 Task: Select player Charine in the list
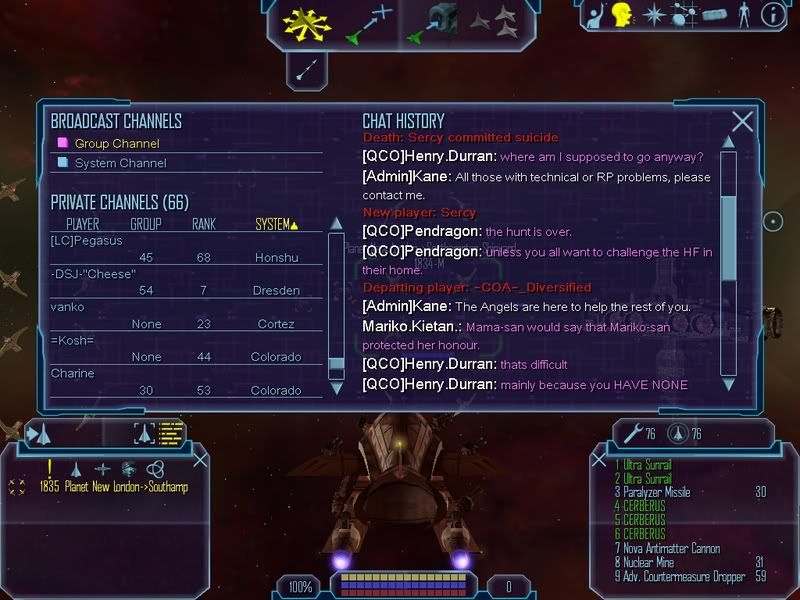(x=72, y=373)
